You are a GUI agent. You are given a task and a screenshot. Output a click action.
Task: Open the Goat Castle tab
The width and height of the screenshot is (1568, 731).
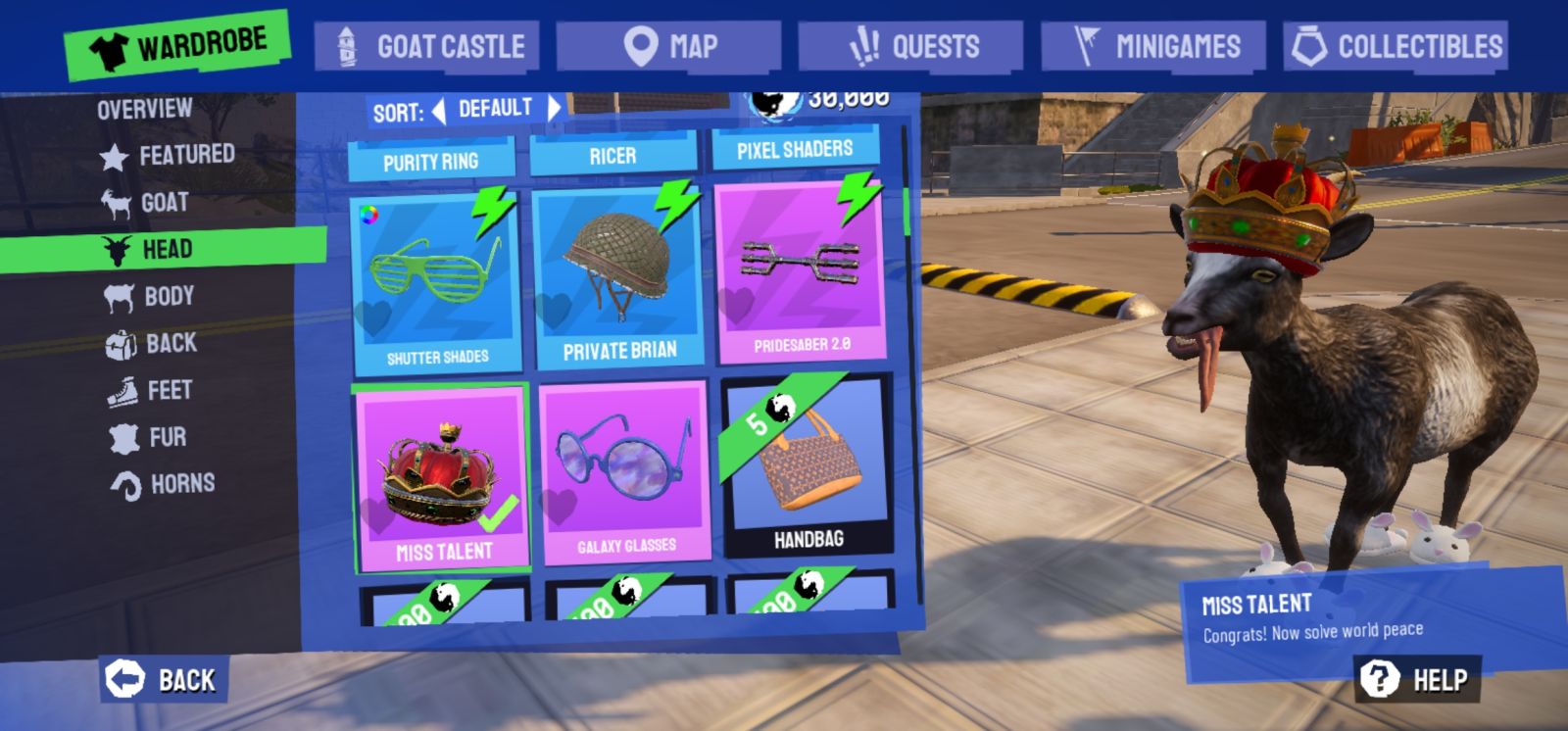point(427,46)
